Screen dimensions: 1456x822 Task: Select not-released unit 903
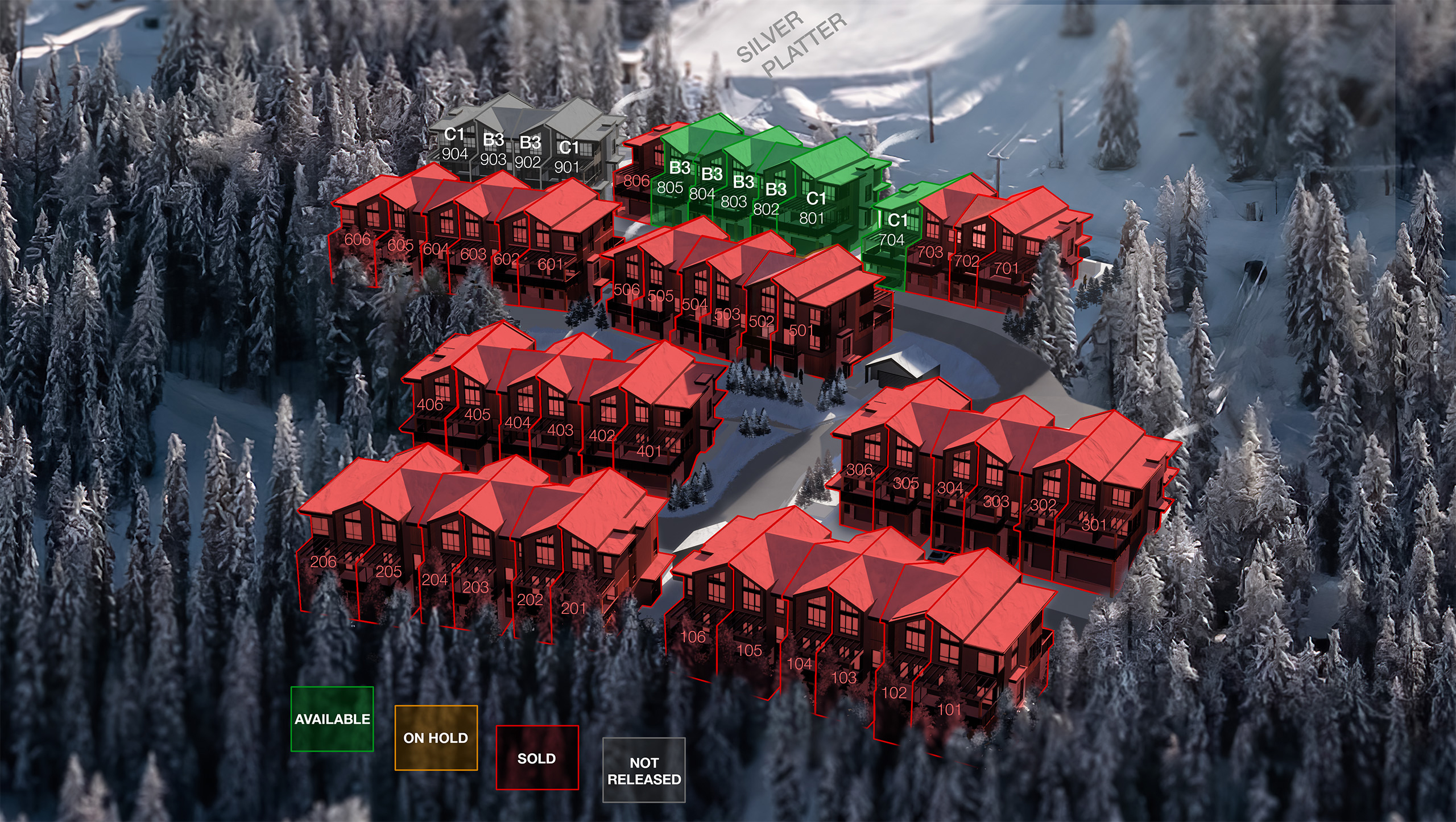[x=493, y=154]
